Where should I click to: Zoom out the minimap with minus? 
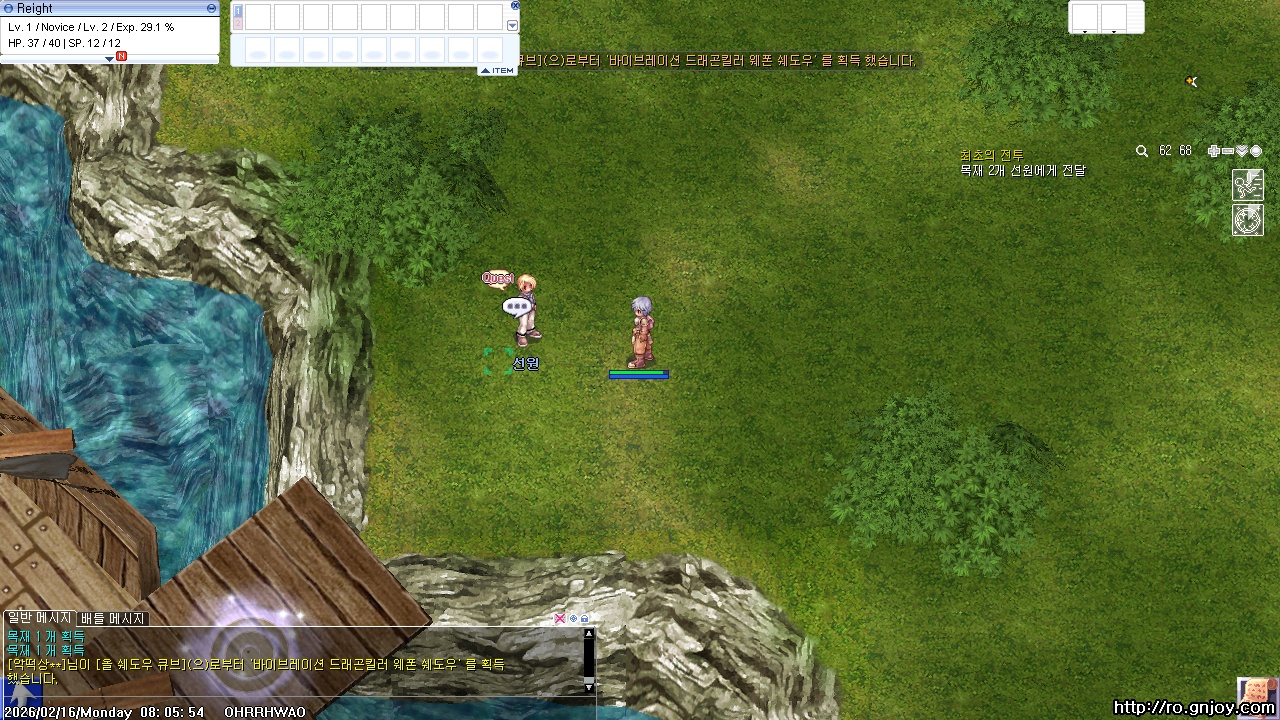coord(1228,151)
